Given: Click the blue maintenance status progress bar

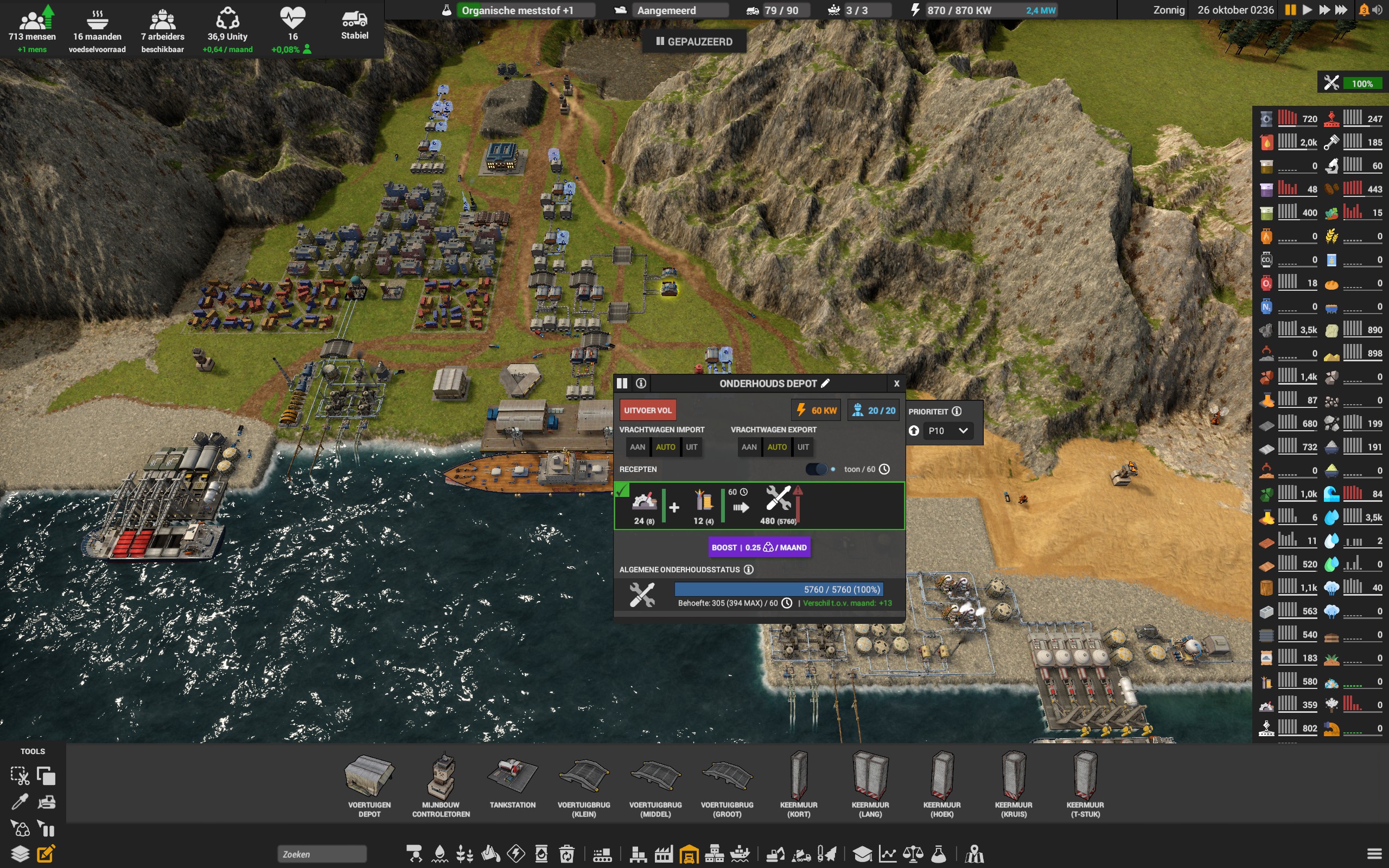Looking at the screenshot, I should pos(778,589).
